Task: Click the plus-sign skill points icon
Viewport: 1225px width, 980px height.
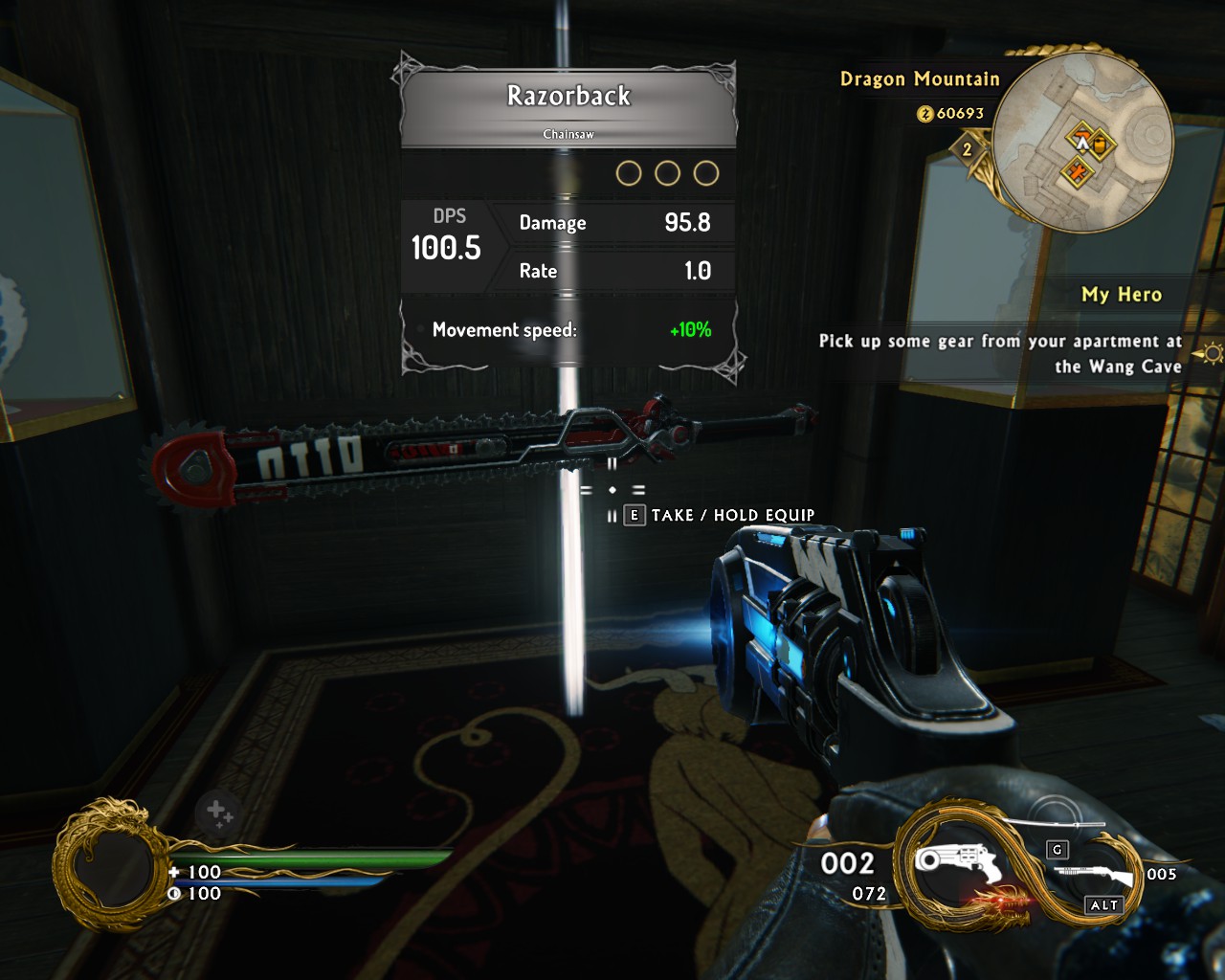Action: point(219,813)
